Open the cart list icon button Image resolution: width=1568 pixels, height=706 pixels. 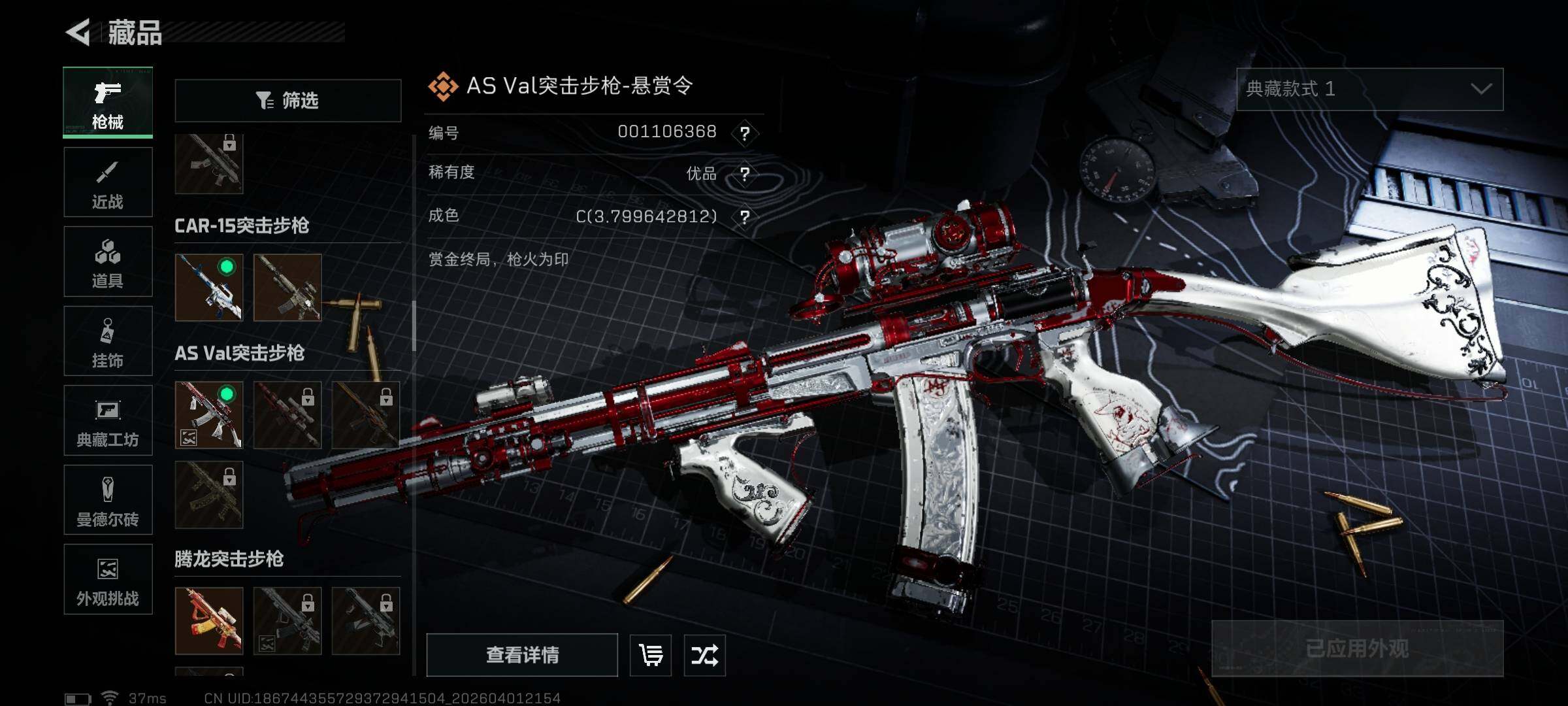click(651, 655)
